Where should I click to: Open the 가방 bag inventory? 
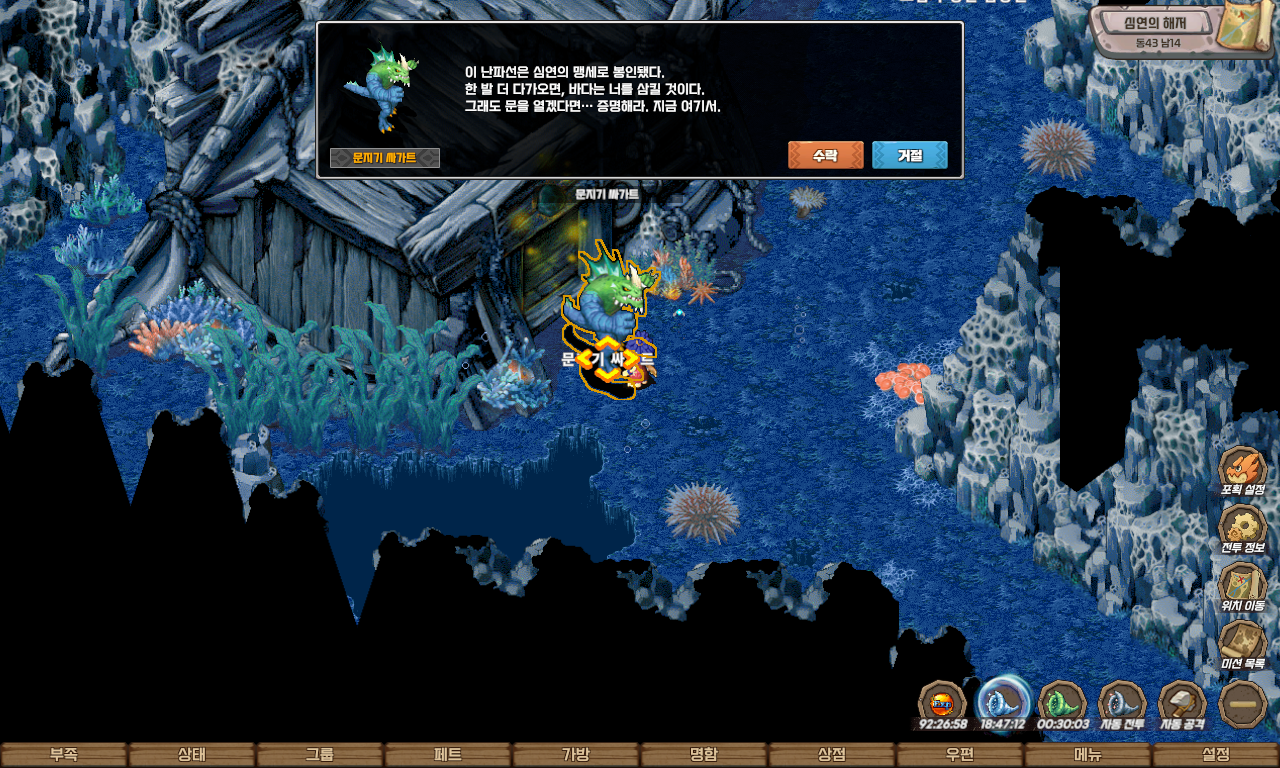[576, 755]
